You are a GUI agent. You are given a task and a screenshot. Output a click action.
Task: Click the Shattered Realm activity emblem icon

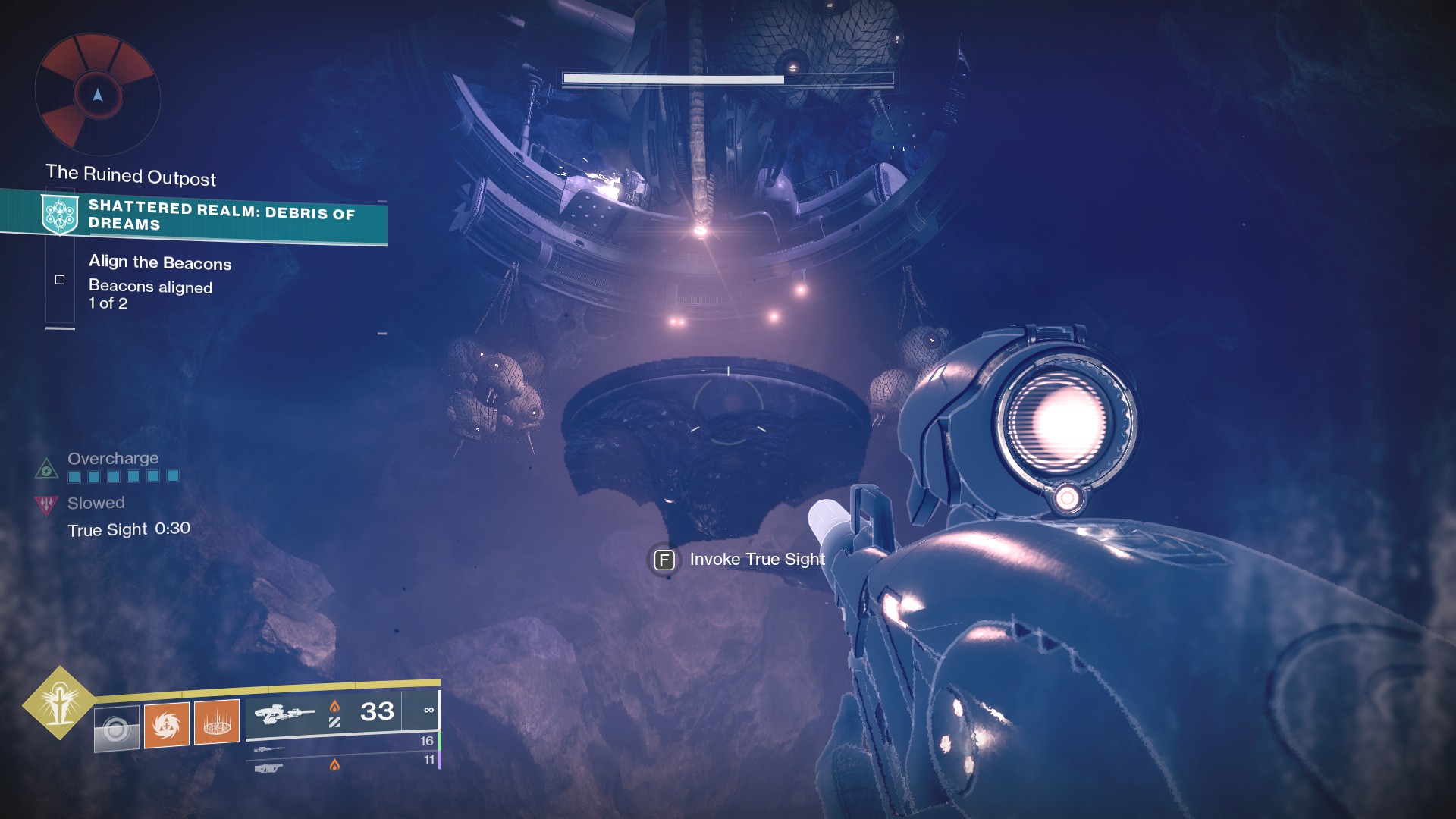tap(60, 214)
